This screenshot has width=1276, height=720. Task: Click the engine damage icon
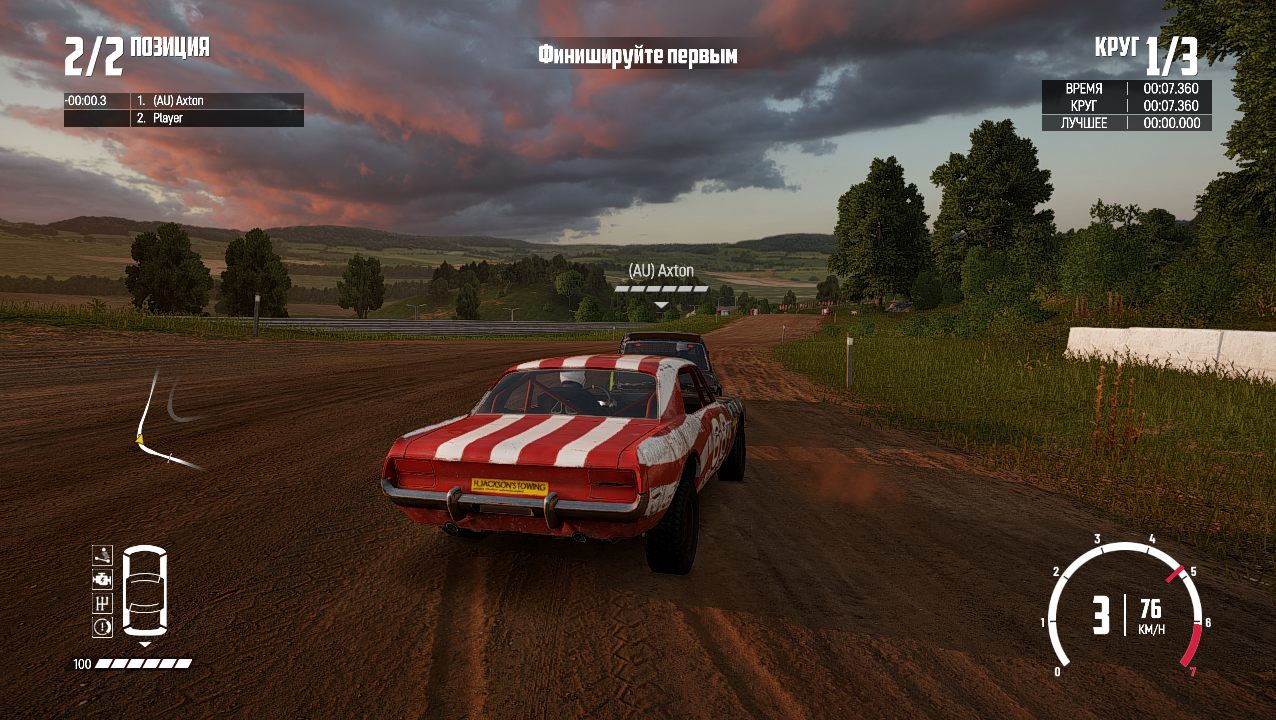pyautogui.click(x=102, y=579)
